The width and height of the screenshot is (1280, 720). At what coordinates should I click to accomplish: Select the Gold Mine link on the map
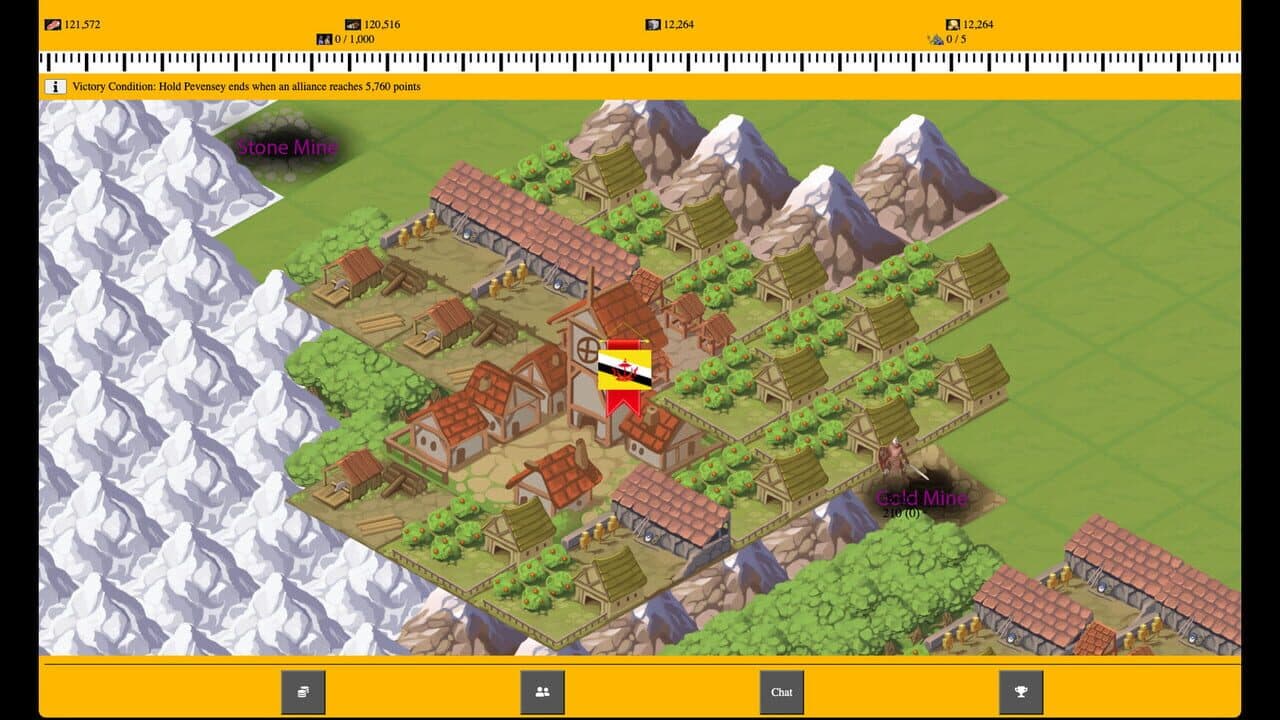tap(921, 495)
